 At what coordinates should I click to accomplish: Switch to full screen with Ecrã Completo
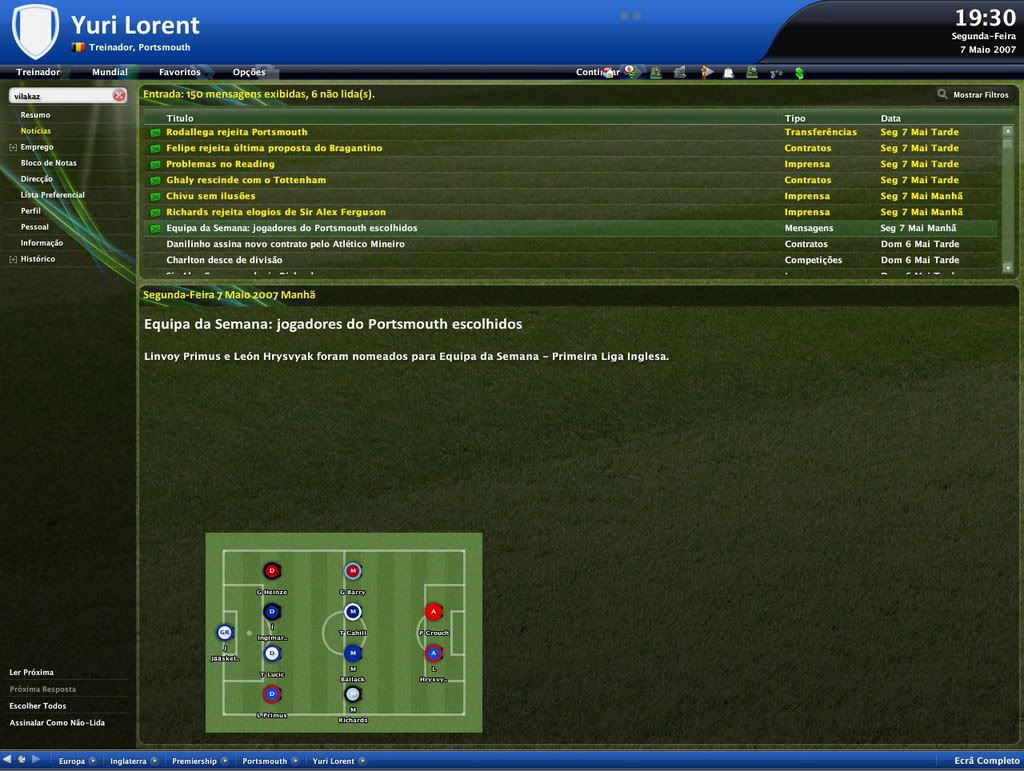986,761
